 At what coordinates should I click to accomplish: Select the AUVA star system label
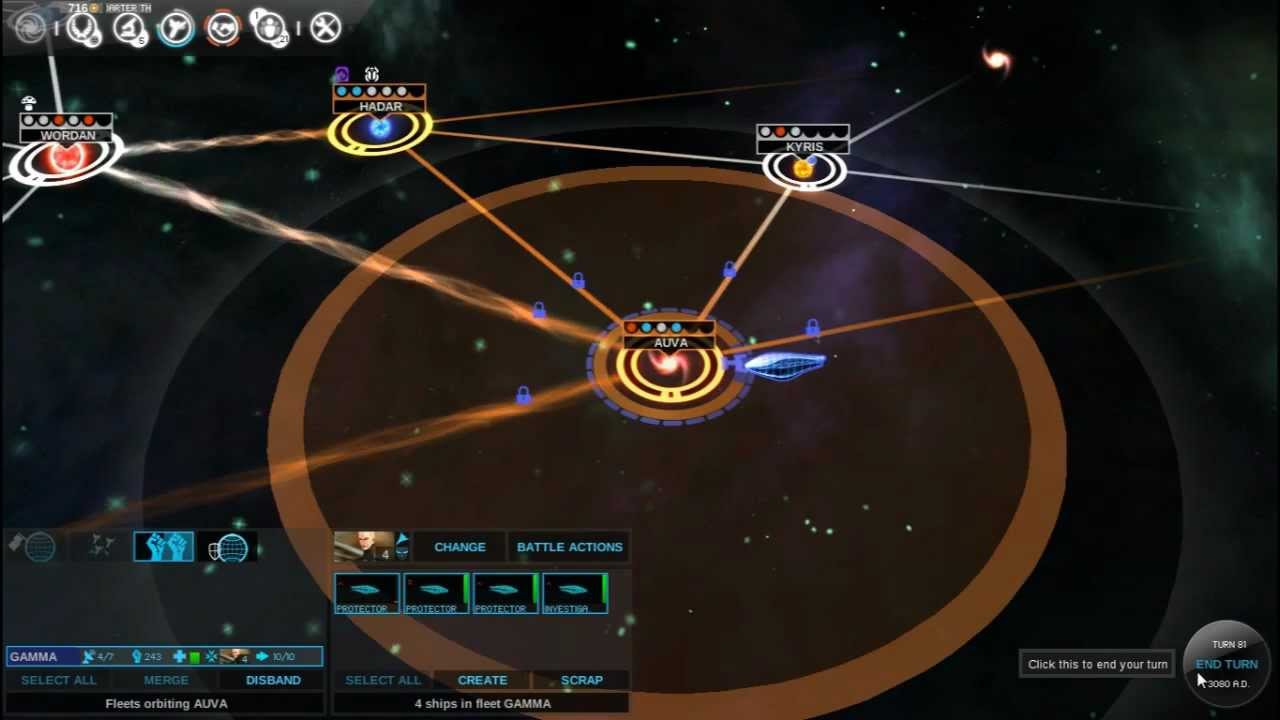pyautogui.click(x=670, y=343)
